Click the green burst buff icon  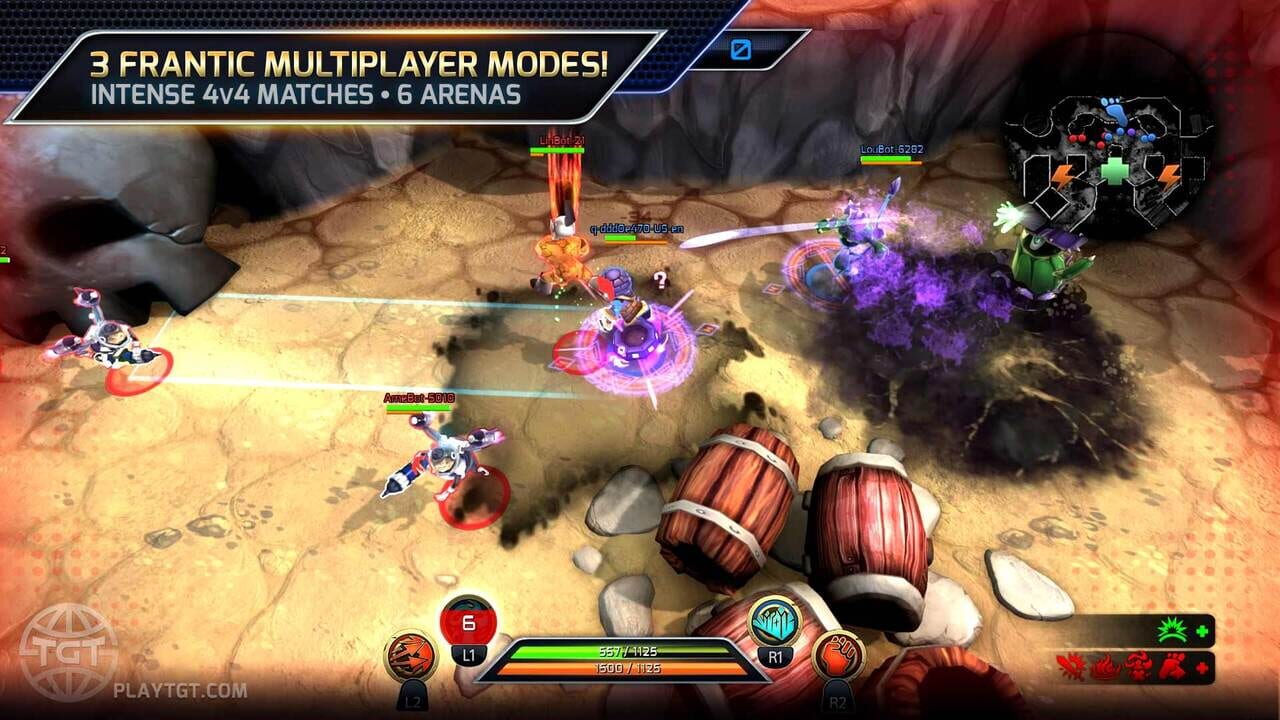pyautogui.click(x=1171, y=629)
